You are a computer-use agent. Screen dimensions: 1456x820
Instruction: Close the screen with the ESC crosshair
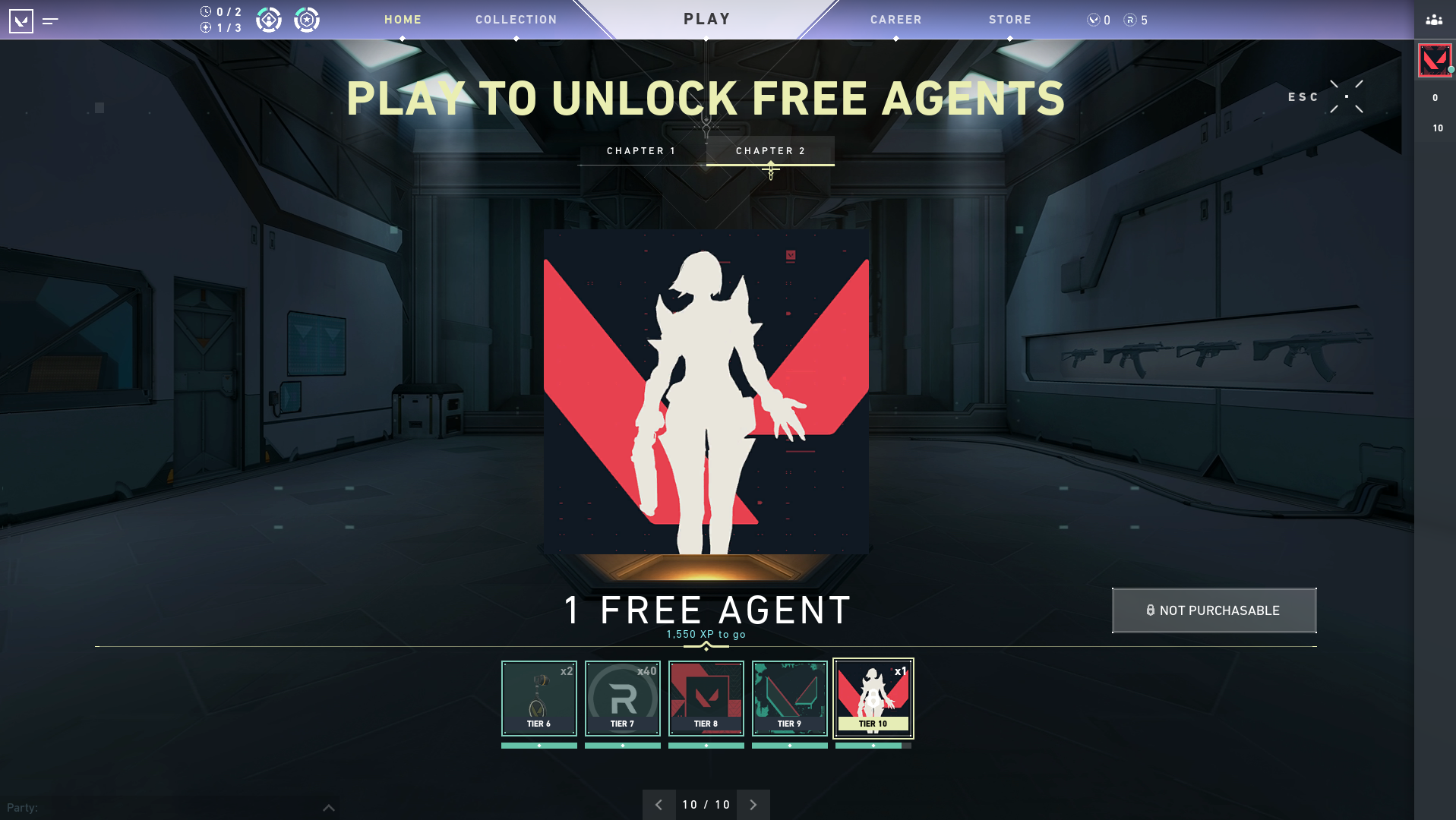1346,96
